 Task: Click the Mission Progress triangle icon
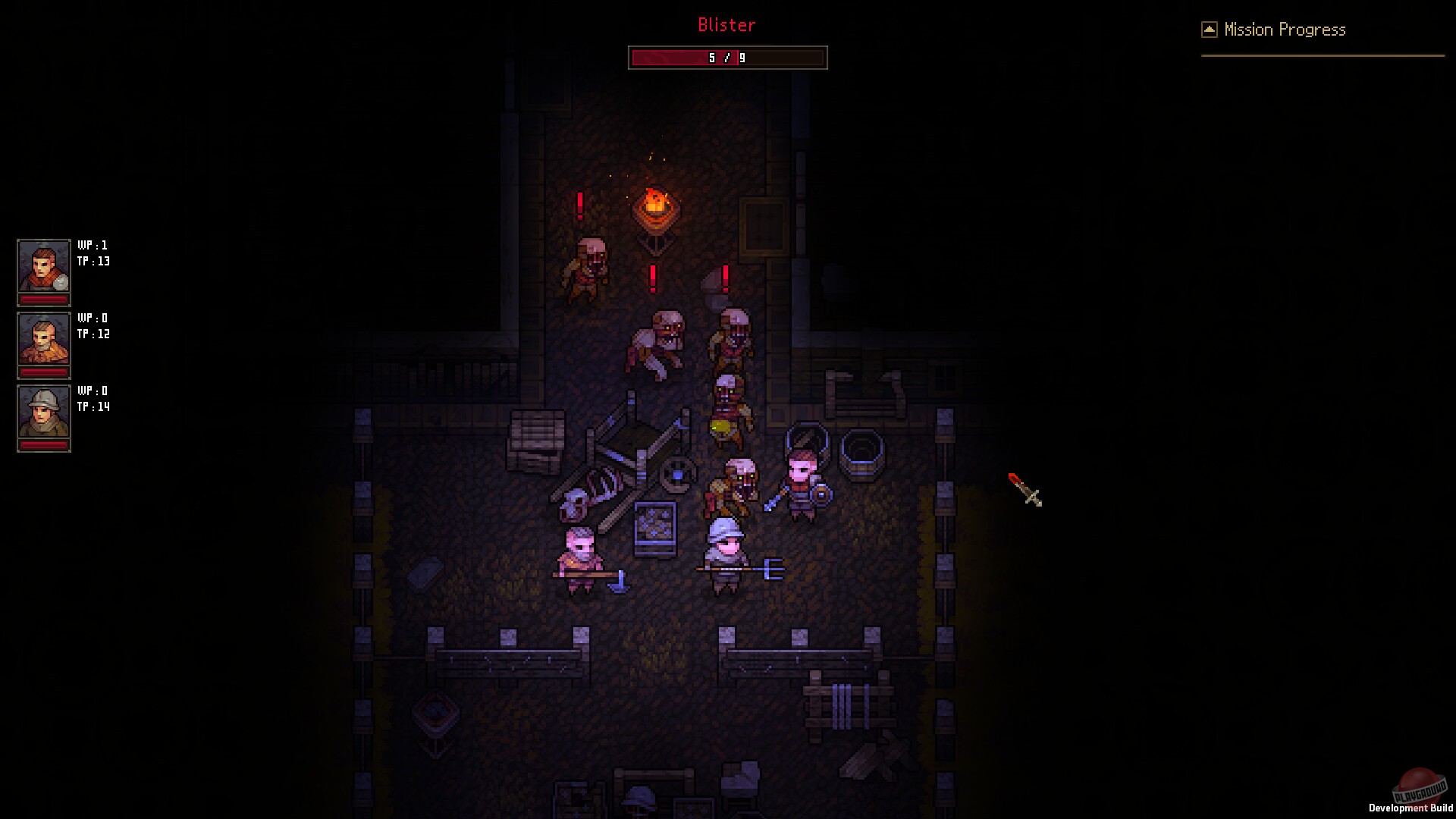tap(1209, 28)
